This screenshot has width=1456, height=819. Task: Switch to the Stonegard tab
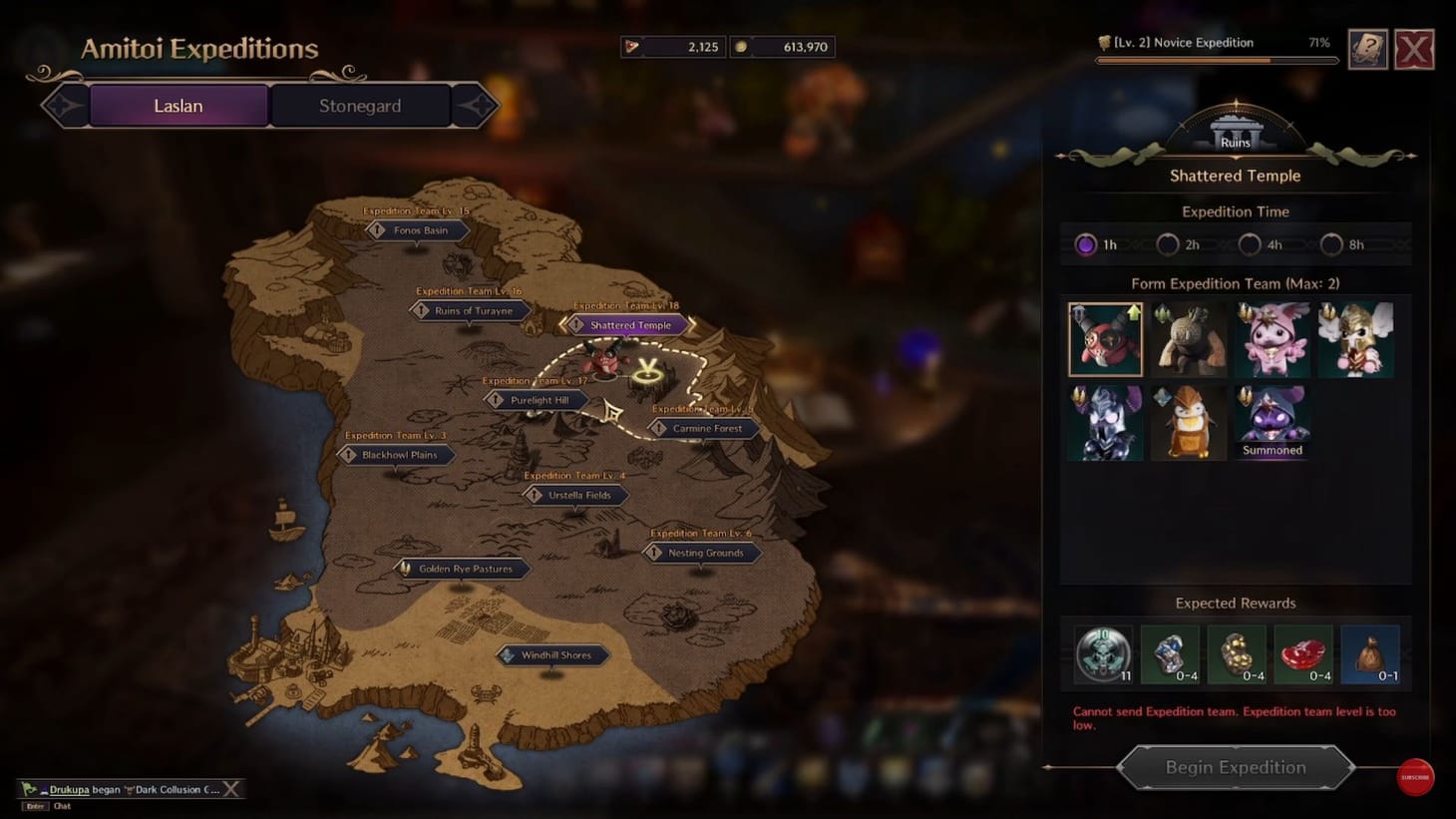(x=360, y=105)
